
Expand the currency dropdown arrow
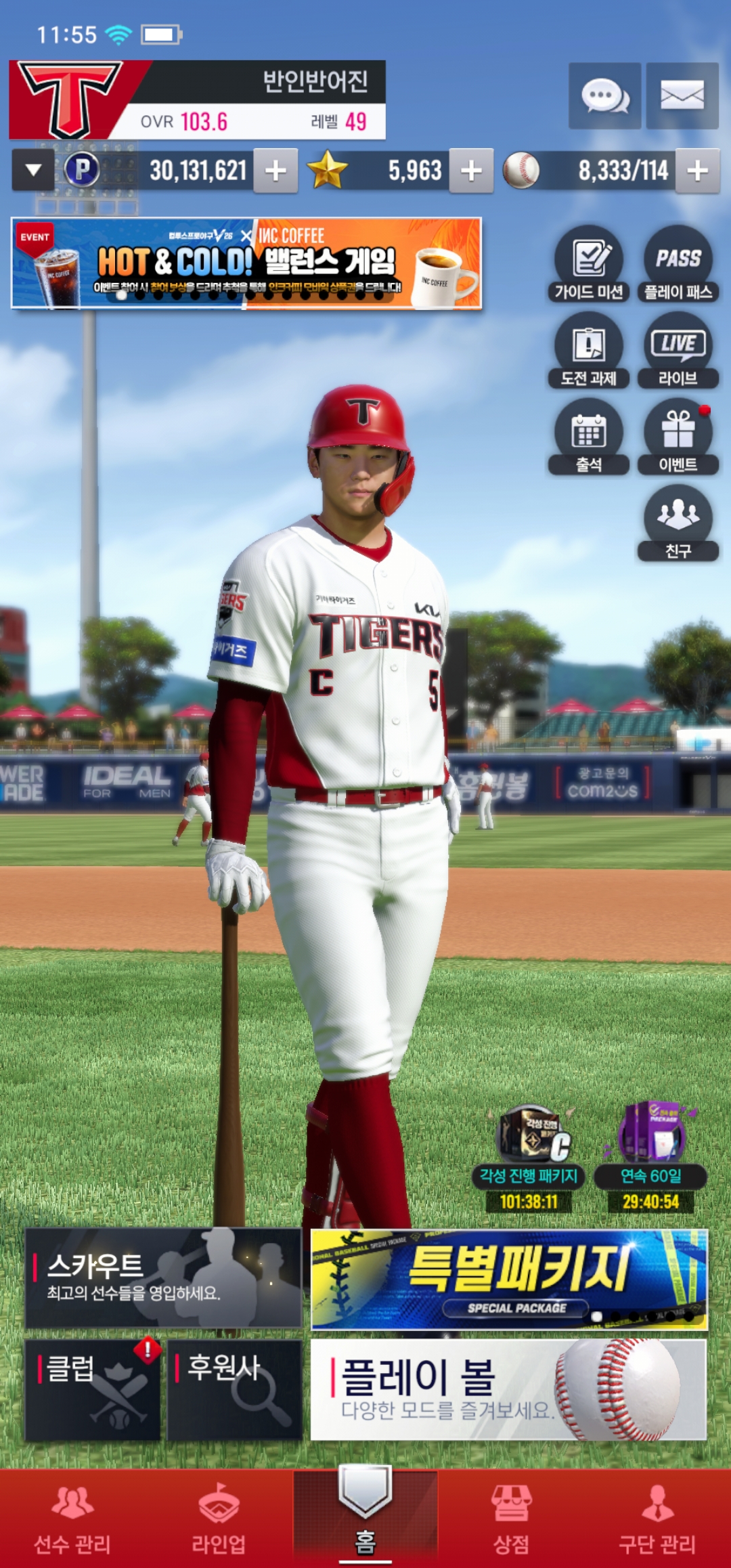pyautogui.click(x=33, y=171)
